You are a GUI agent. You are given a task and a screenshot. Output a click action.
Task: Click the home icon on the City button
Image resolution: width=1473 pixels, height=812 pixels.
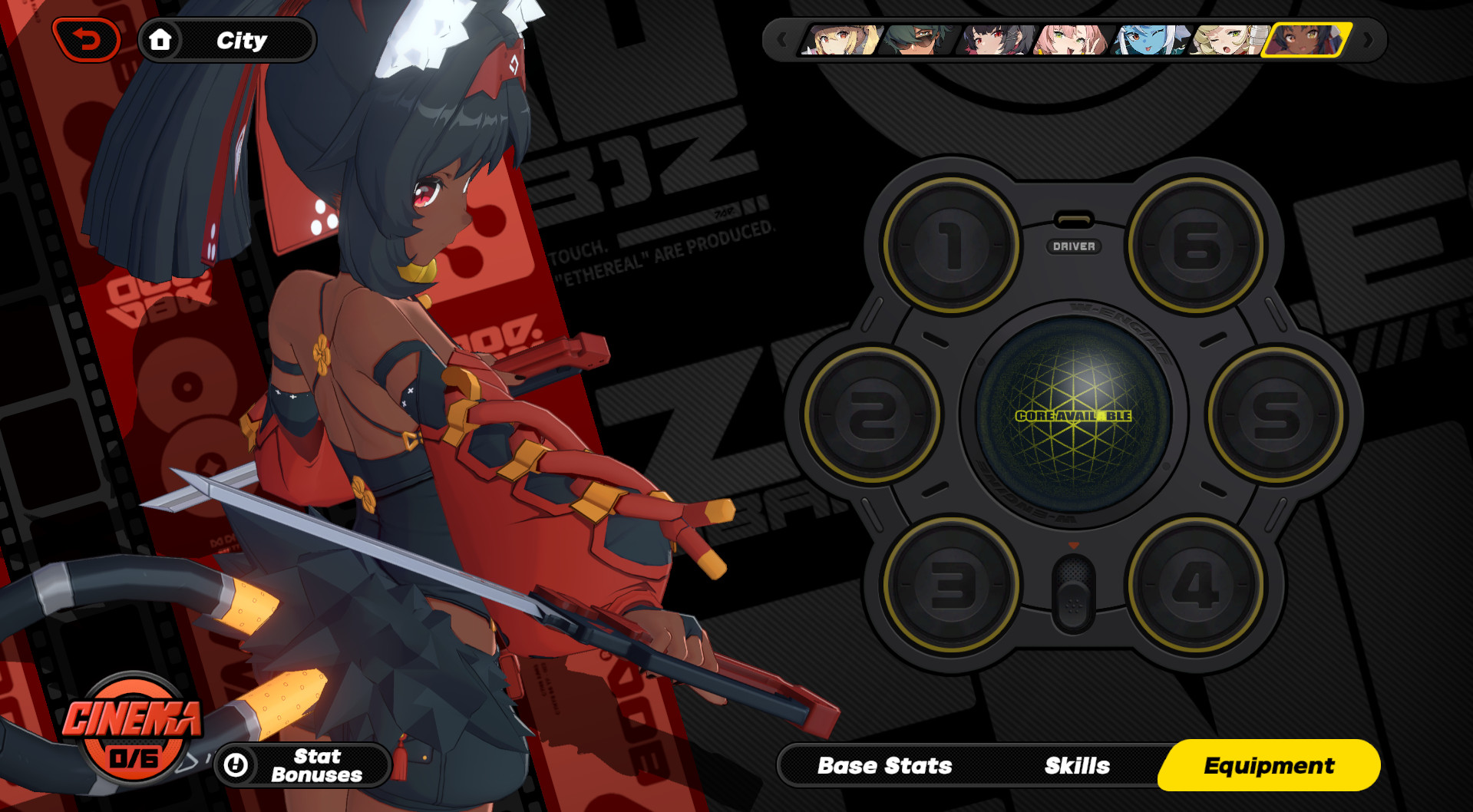(x=161, y=40)
